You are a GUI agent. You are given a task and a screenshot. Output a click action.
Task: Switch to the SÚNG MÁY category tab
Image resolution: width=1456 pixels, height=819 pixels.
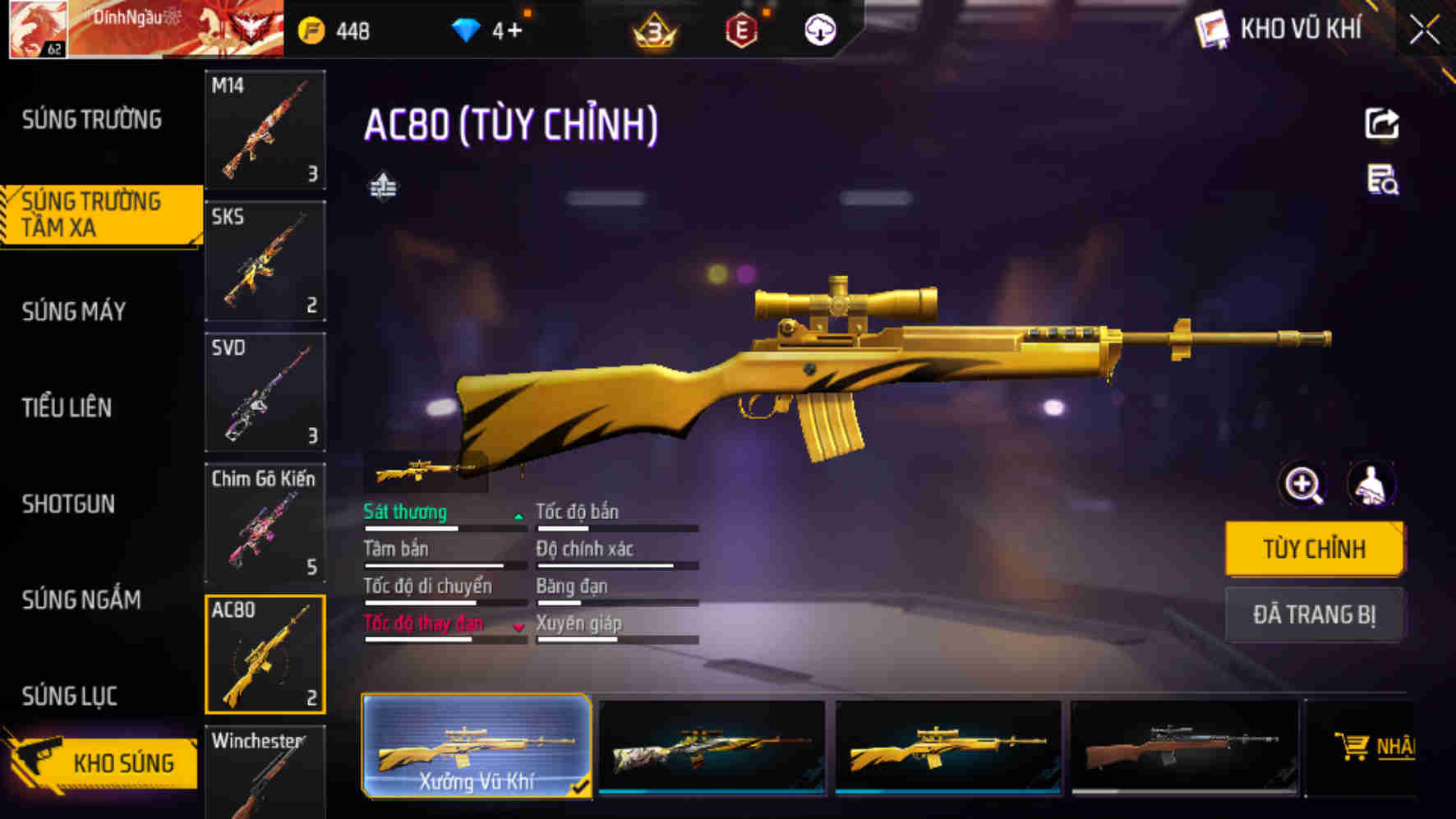click(73, 312)
